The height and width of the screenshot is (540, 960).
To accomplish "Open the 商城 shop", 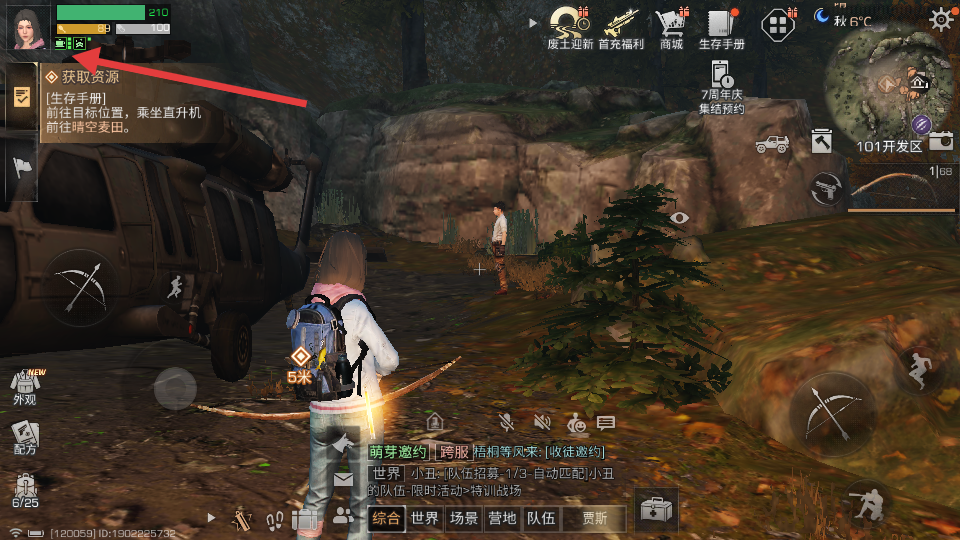I will pyautogui.click(x=671, y=26).
